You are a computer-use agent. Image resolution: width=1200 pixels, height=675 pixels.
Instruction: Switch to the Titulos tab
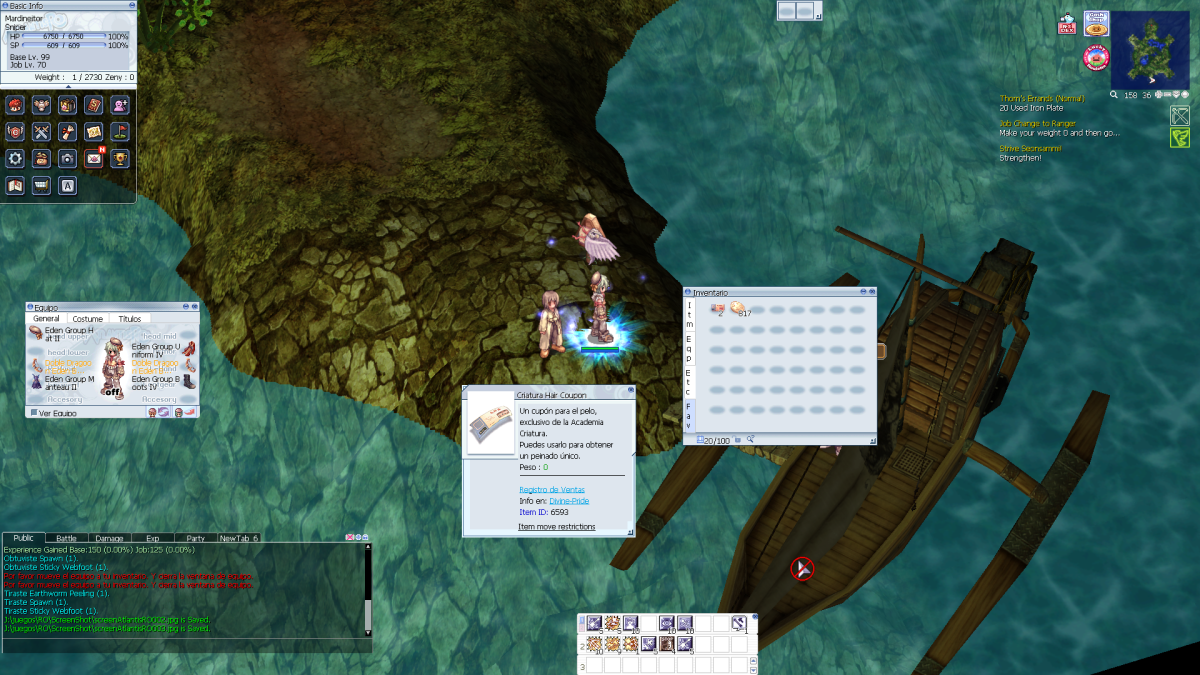130,319
